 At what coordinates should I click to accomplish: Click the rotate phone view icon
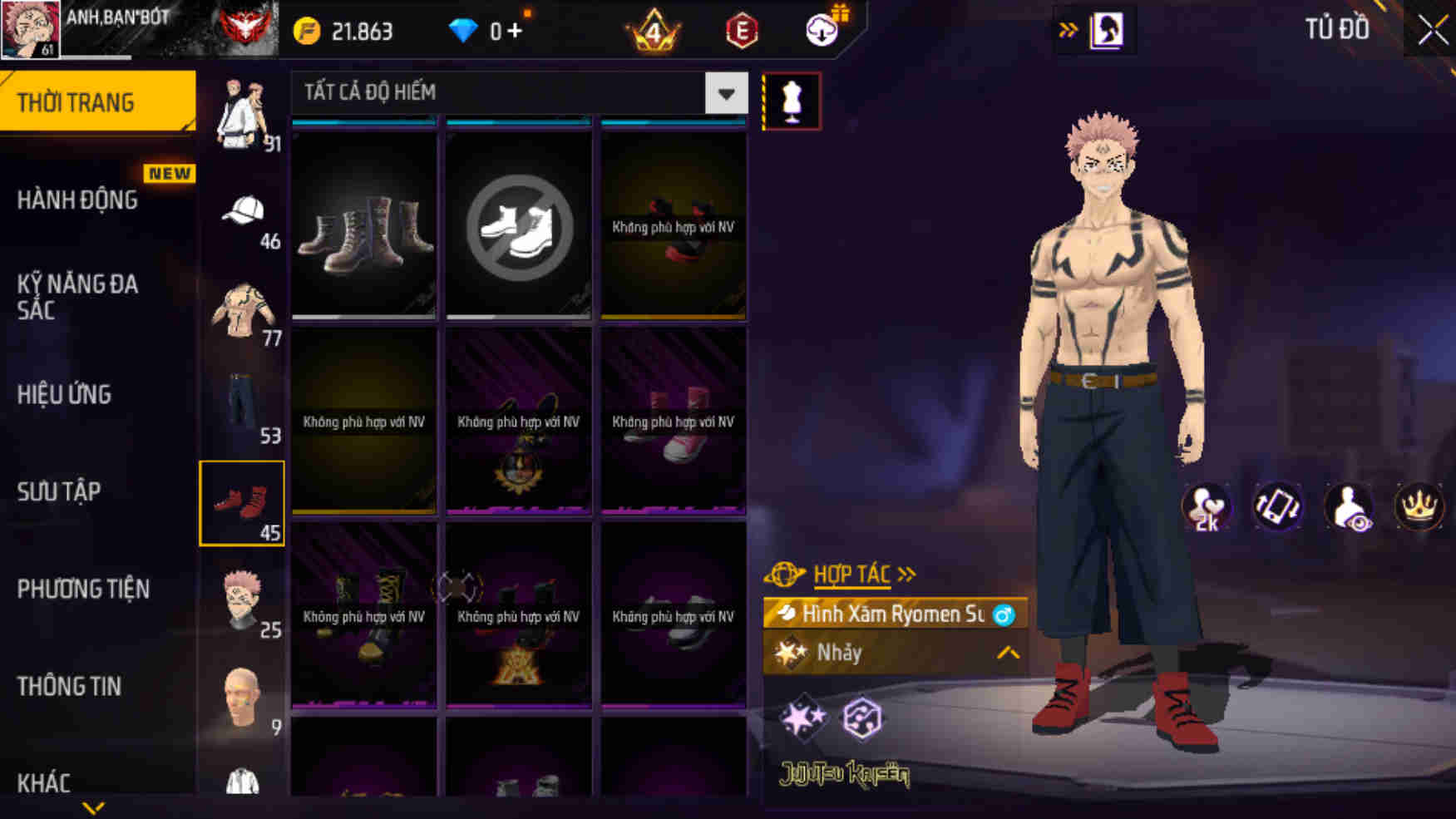pyautogui.click(x=1278, y=506)
